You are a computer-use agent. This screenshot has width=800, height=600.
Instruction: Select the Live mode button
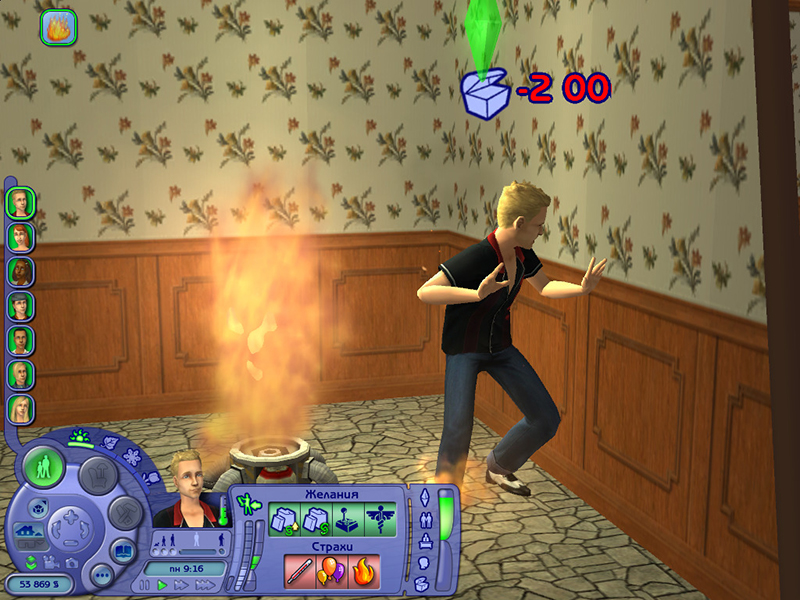point(43,467)
